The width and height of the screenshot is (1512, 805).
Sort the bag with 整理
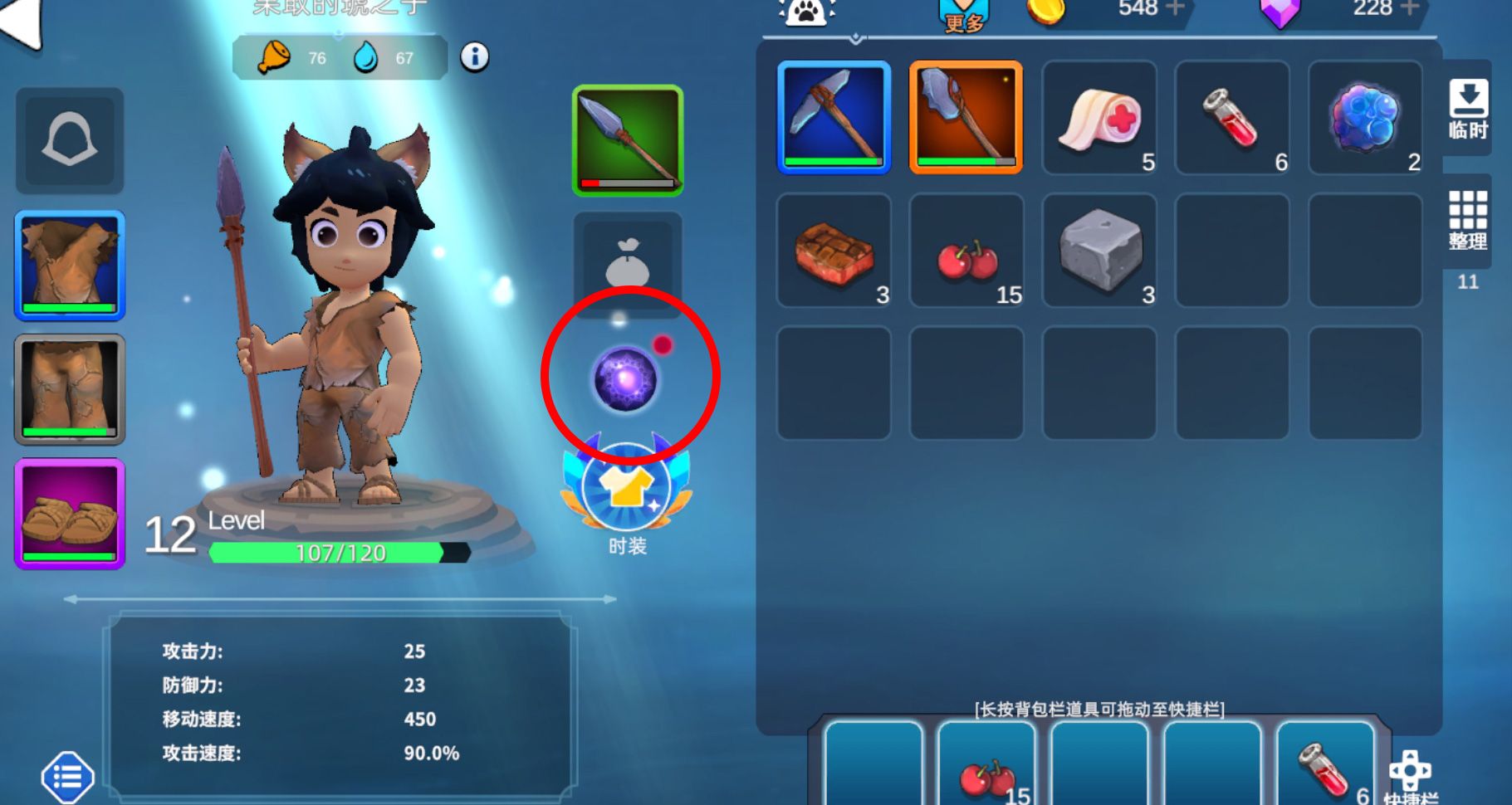(1467, 220)
